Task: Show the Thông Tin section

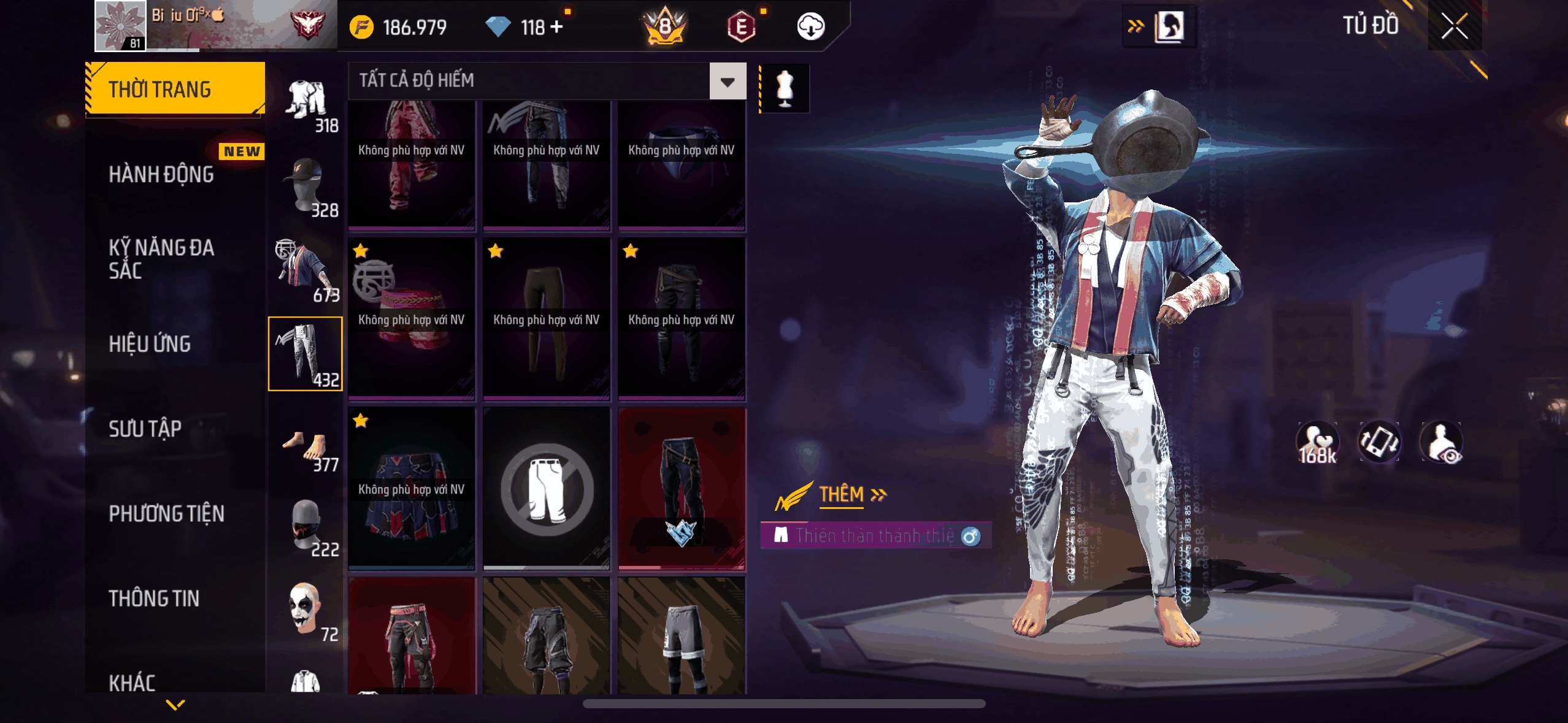Action: point(154,599)
